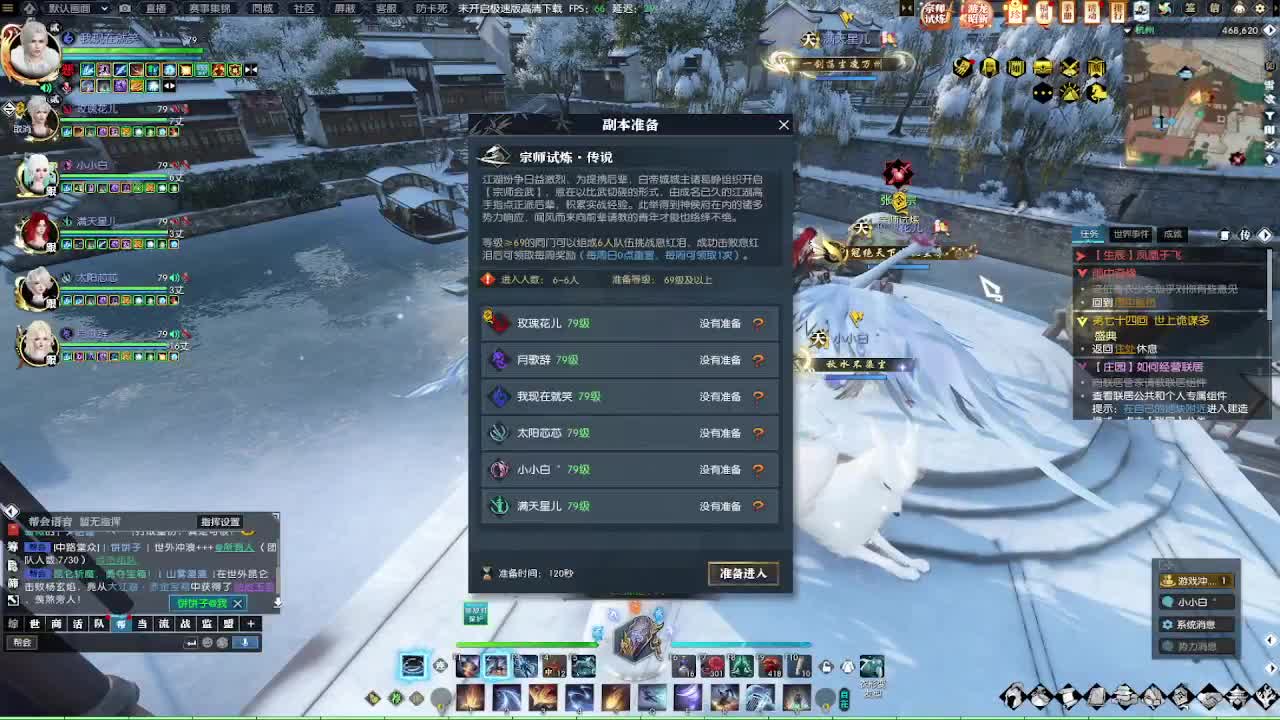Click the camera screenshot icon on the top bar

pyautogui.click(x=125, y=8)
